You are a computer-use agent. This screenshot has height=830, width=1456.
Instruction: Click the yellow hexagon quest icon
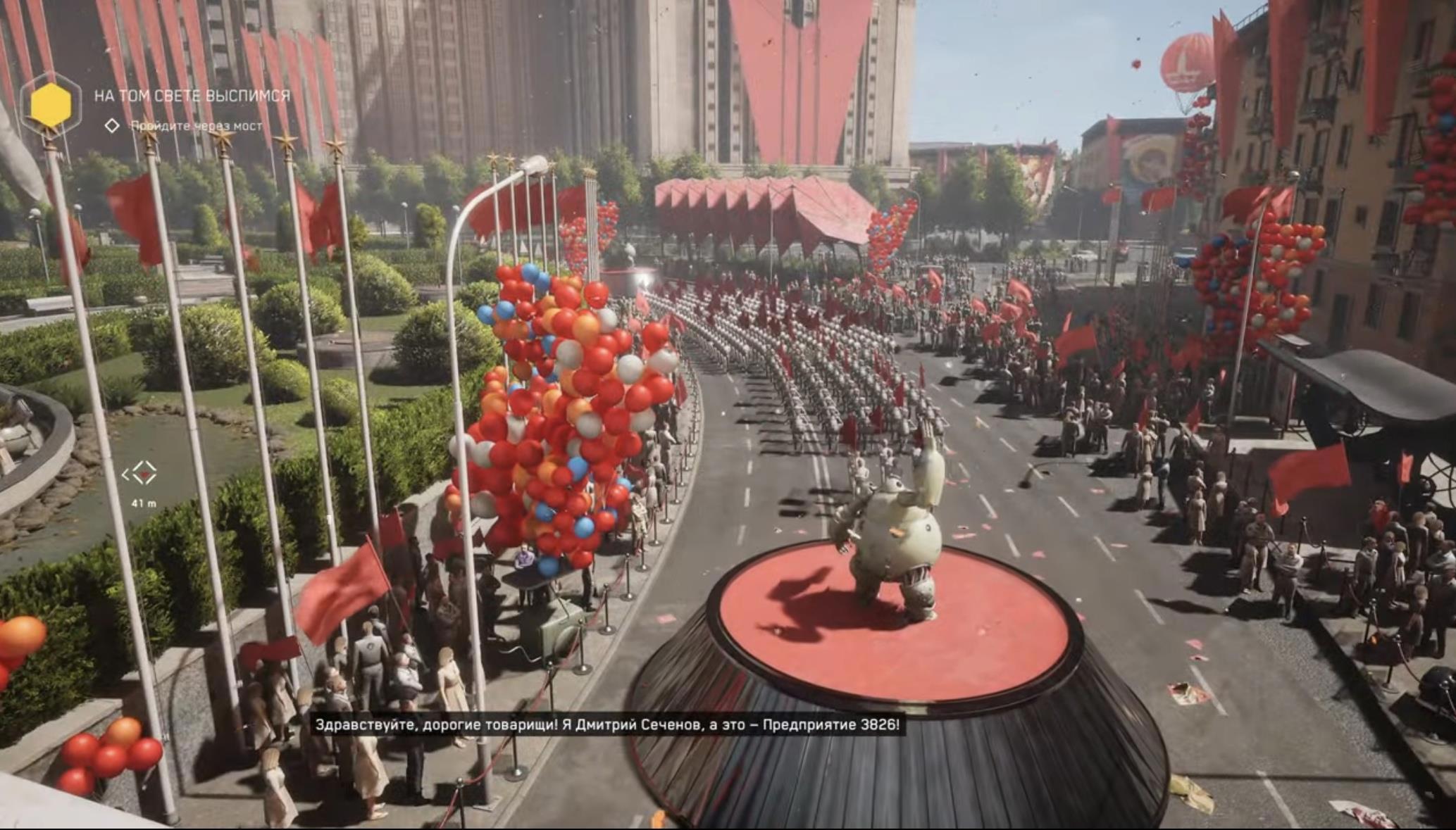tap(51, 103)
